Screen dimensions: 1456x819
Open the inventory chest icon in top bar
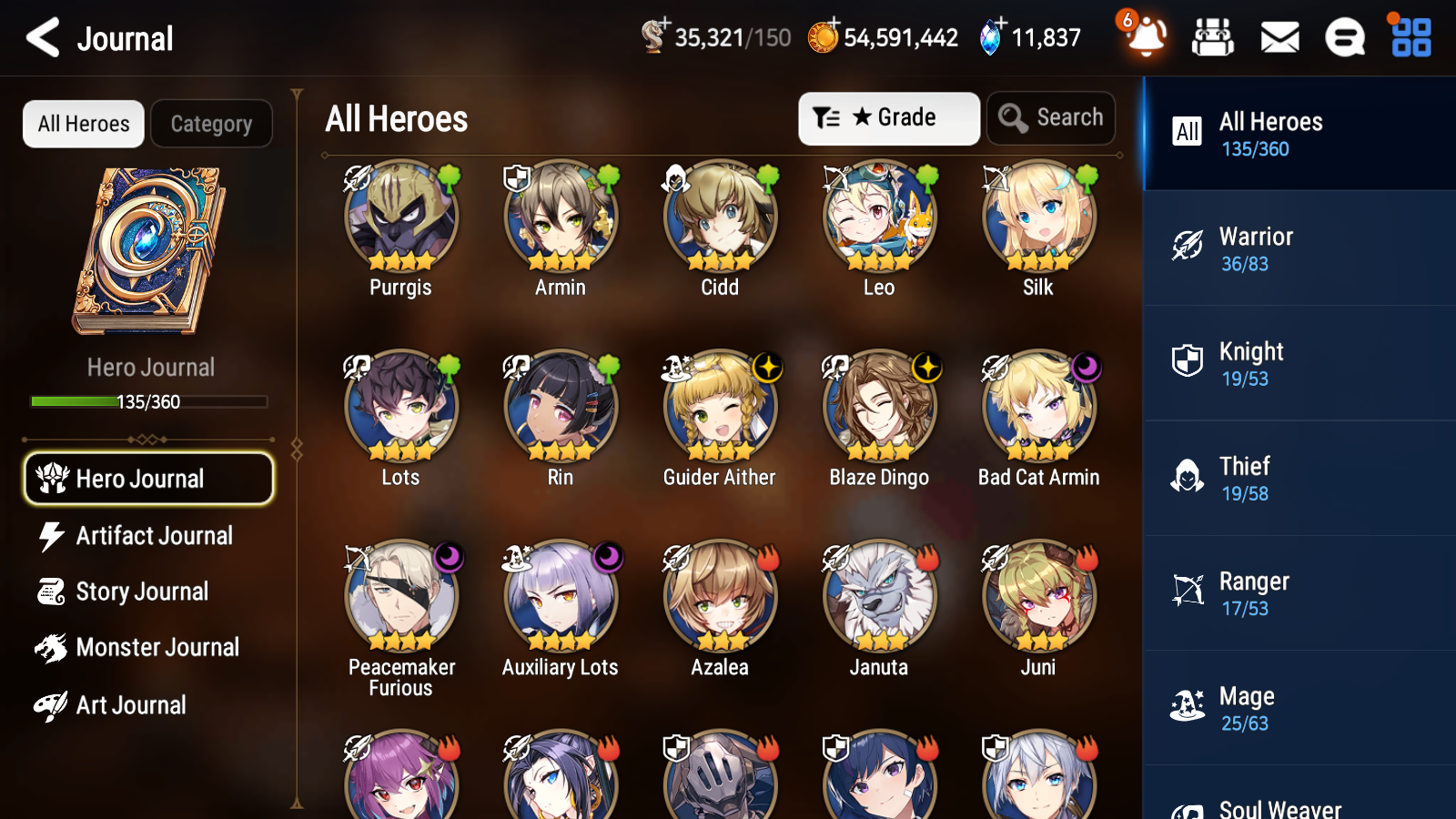tap(1213, 37)
